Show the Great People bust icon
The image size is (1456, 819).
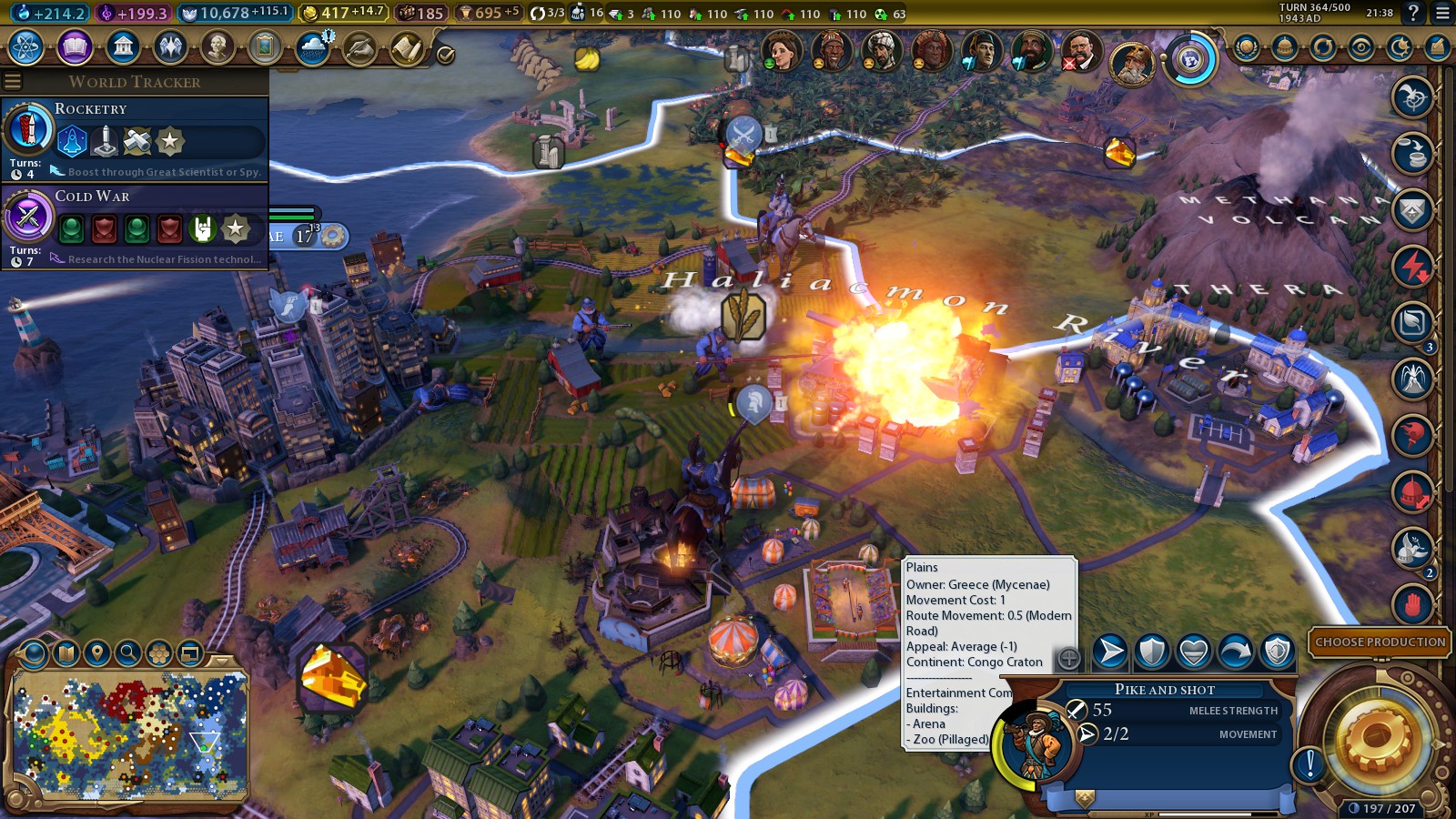[x=217, y=47]
